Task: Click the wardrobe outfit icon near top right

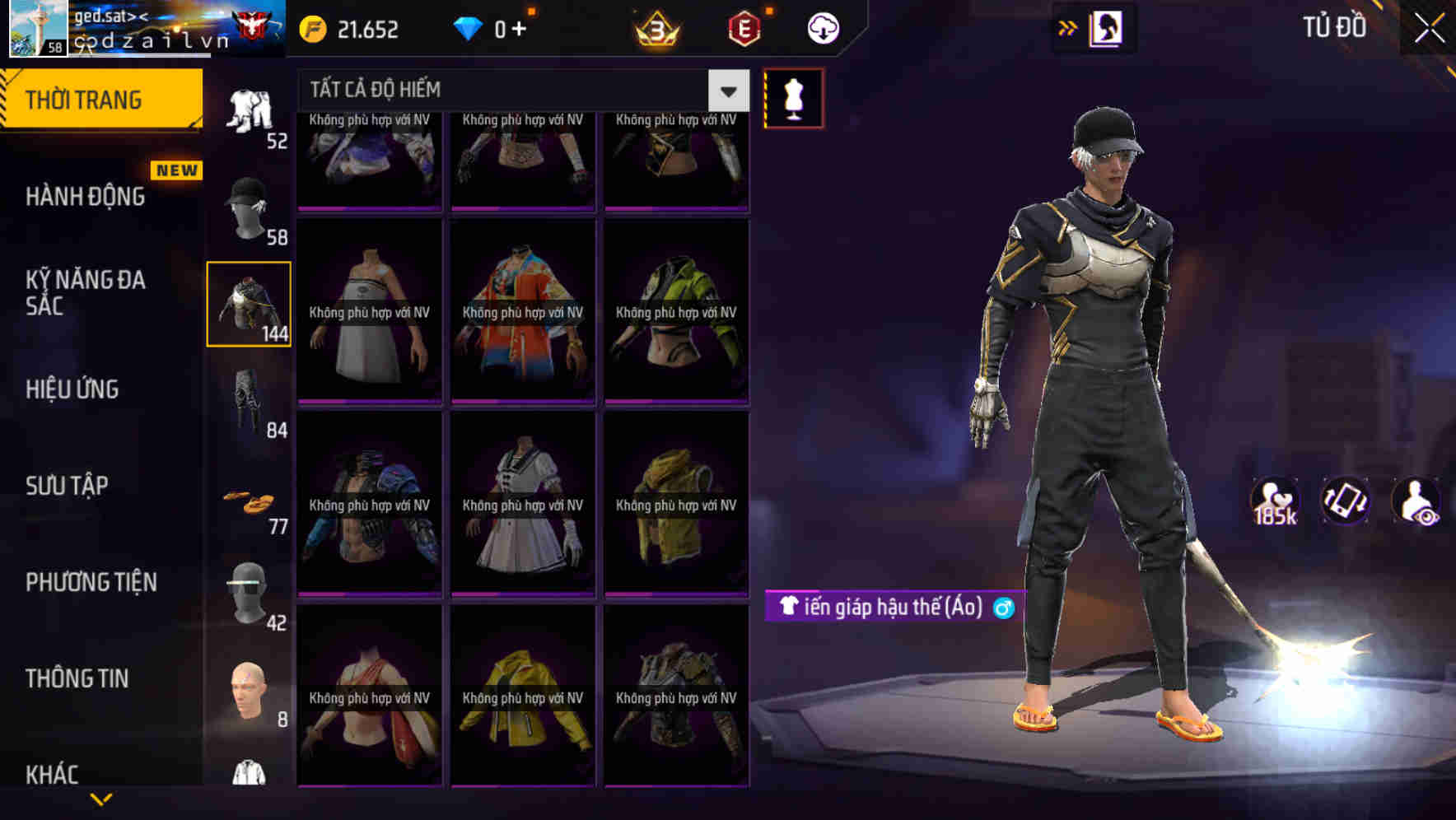Action: (x=1104, y=27)
